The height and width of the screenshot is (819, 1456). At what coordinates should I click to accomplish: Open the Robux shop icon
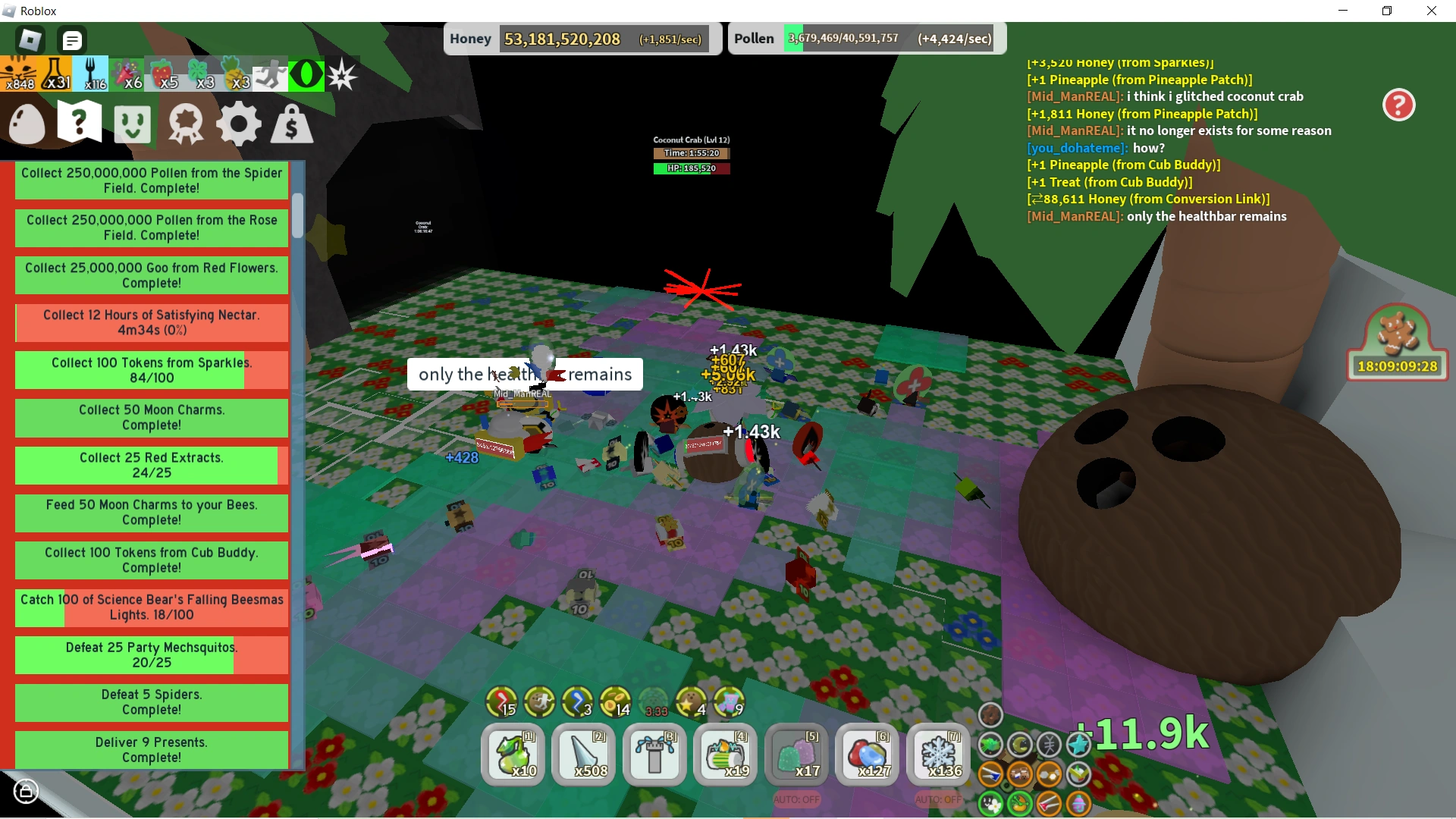tap(291, 124)
